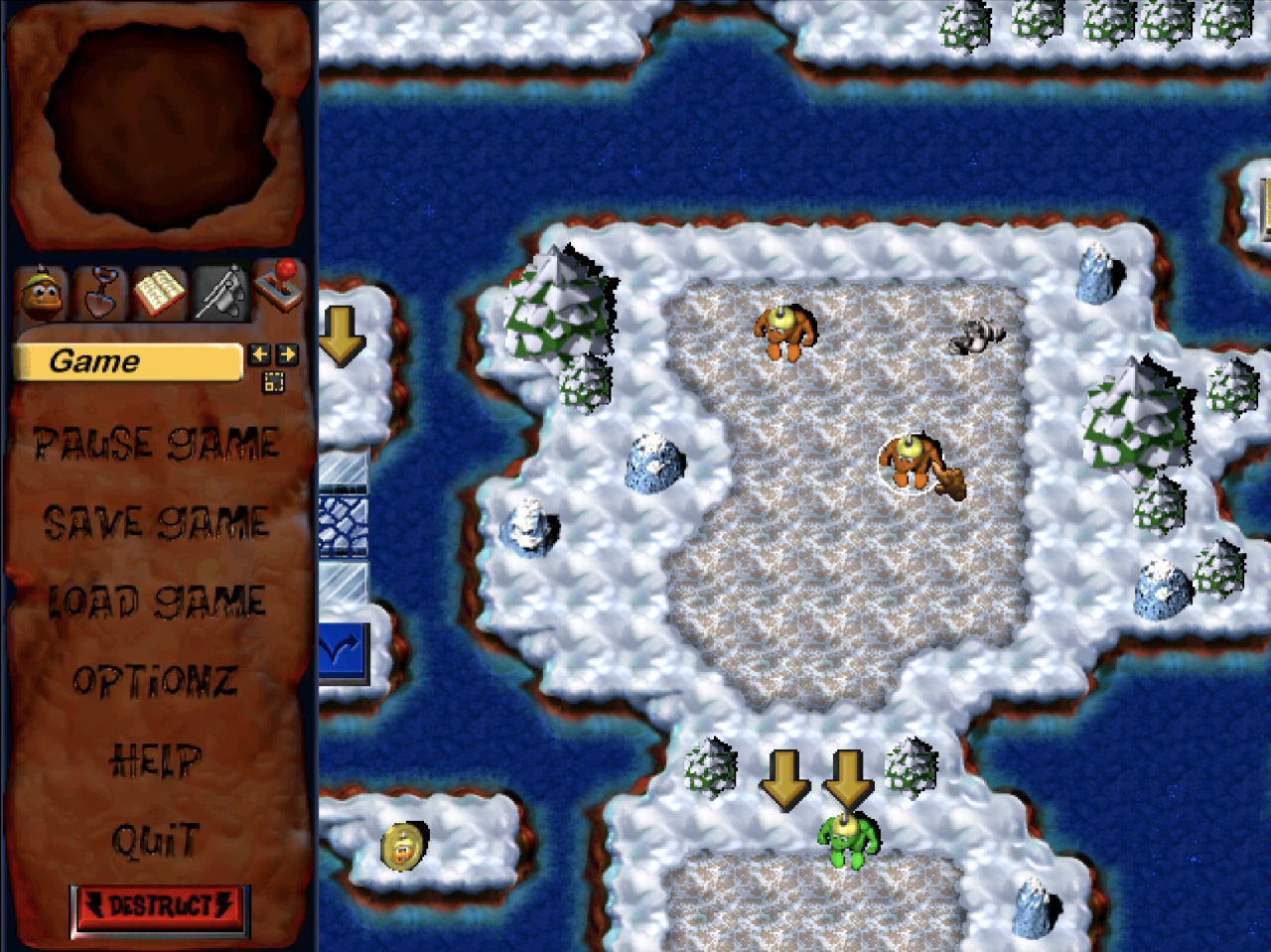Click the left arrow beside Game
Image resolution: width=1271 pixels, height=952 pixels.
click(260, 354)
